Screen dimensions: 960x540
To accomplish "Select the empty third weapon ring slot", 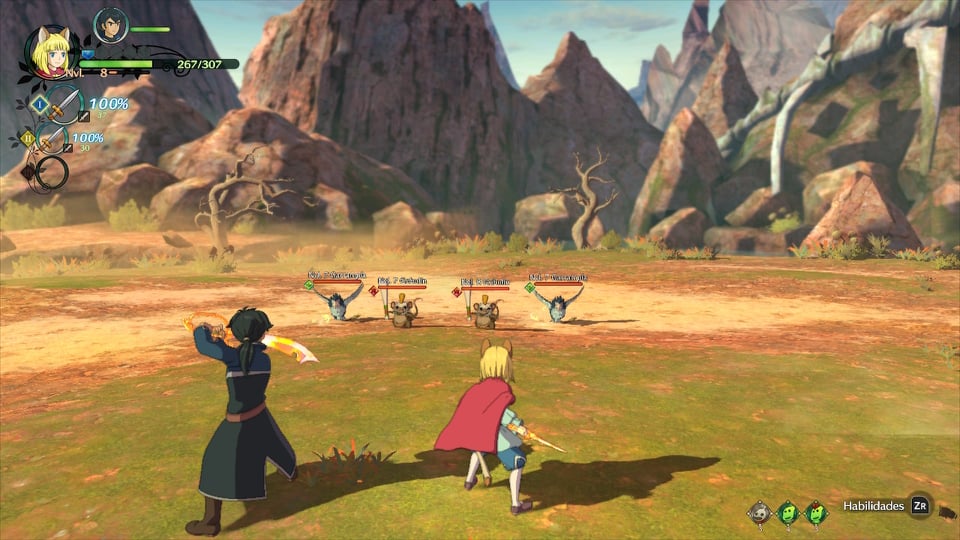I will tap(50, 172).
